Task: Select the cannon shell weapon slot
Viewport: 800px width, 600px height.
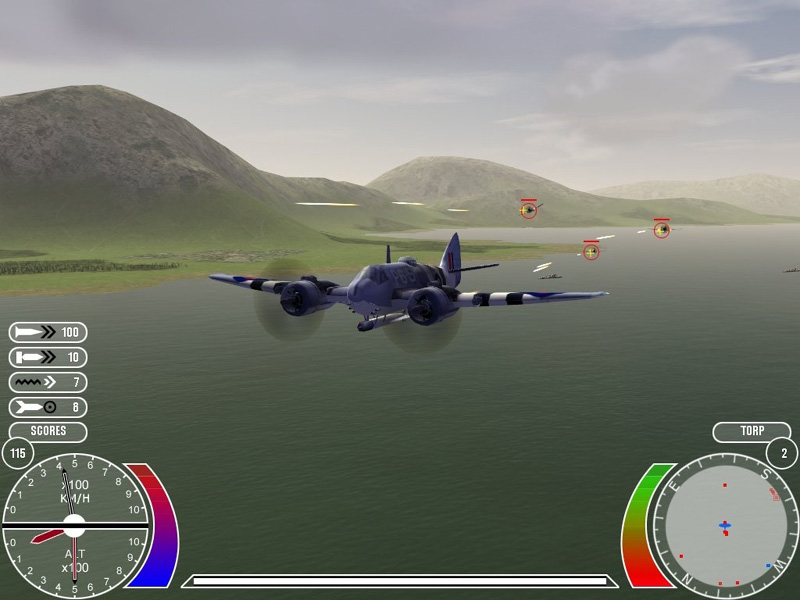Action: pos(48,357)
